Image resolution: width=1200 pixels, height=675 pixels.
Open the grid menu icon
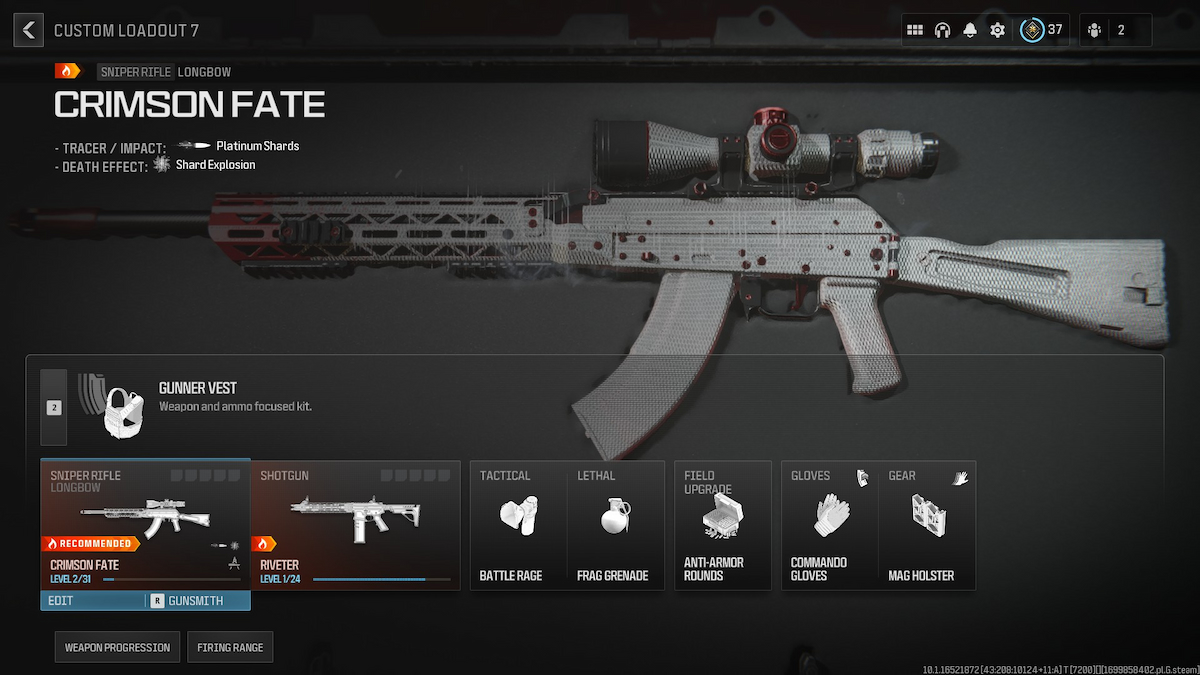click(x=914, y=30)
